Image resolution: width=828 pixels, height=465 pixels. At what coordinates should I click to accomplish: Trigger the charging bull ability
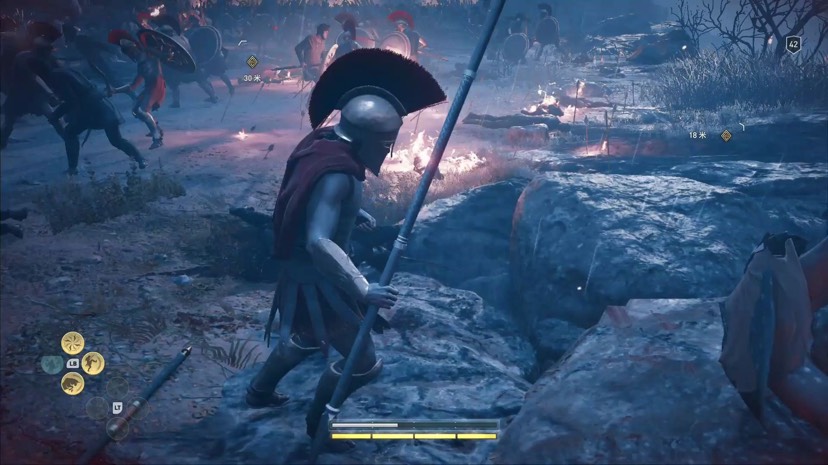point(72,384)
